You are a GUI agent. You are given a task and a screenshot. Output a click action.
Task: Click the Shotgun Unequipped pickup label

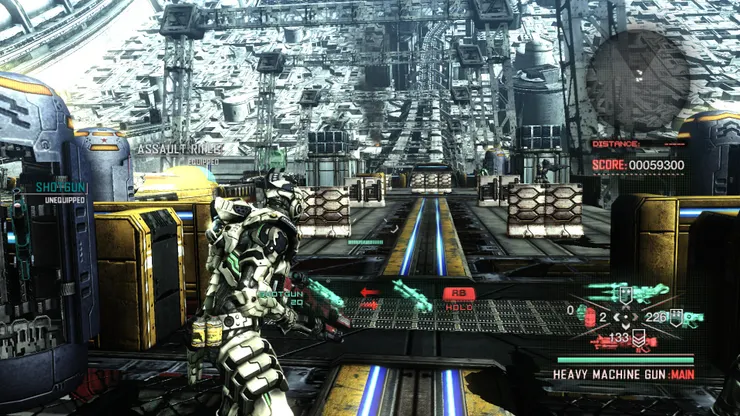61,192
